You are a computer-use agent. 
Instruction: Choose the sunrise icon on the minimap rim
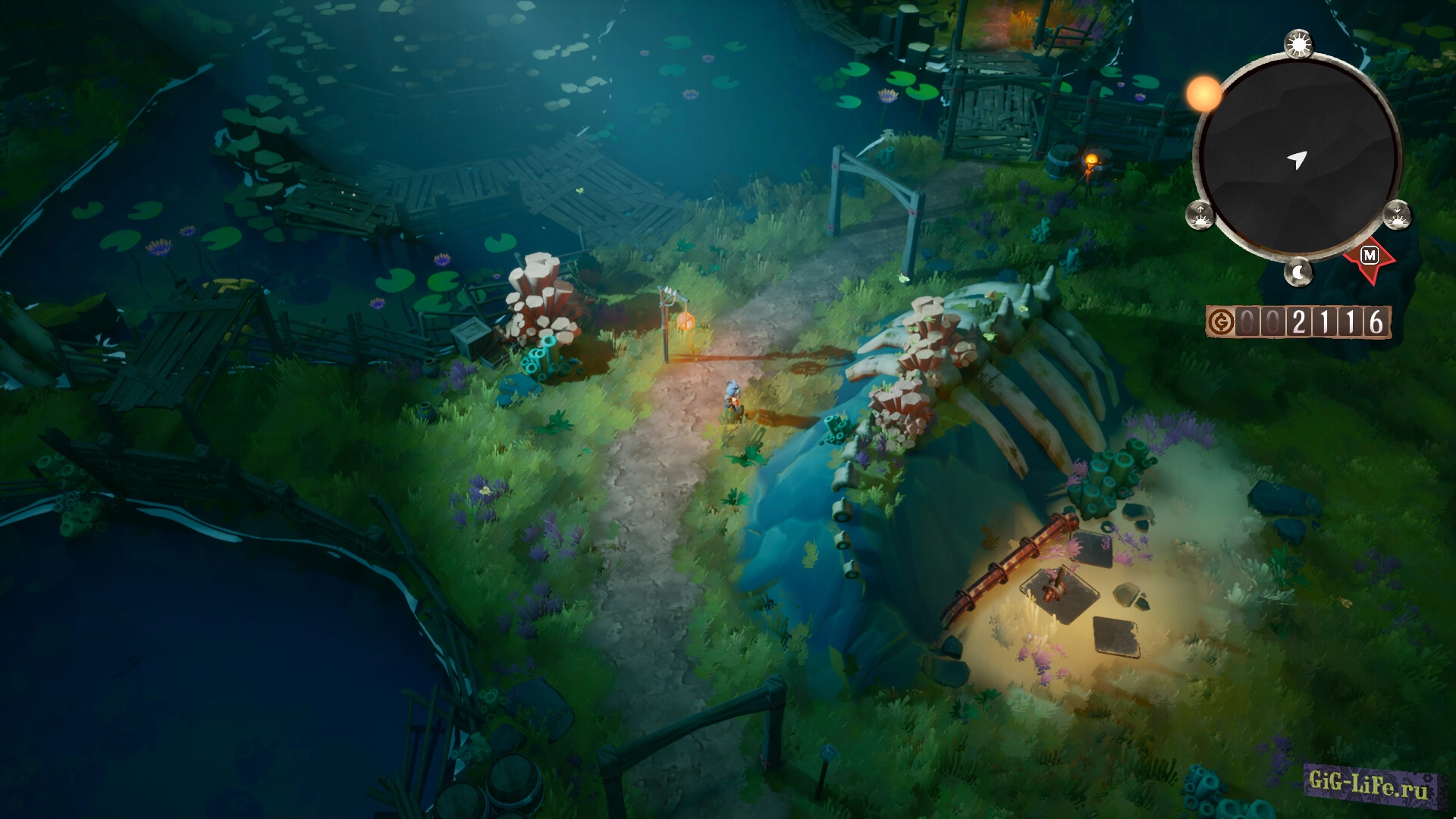tap(1200, 215)
